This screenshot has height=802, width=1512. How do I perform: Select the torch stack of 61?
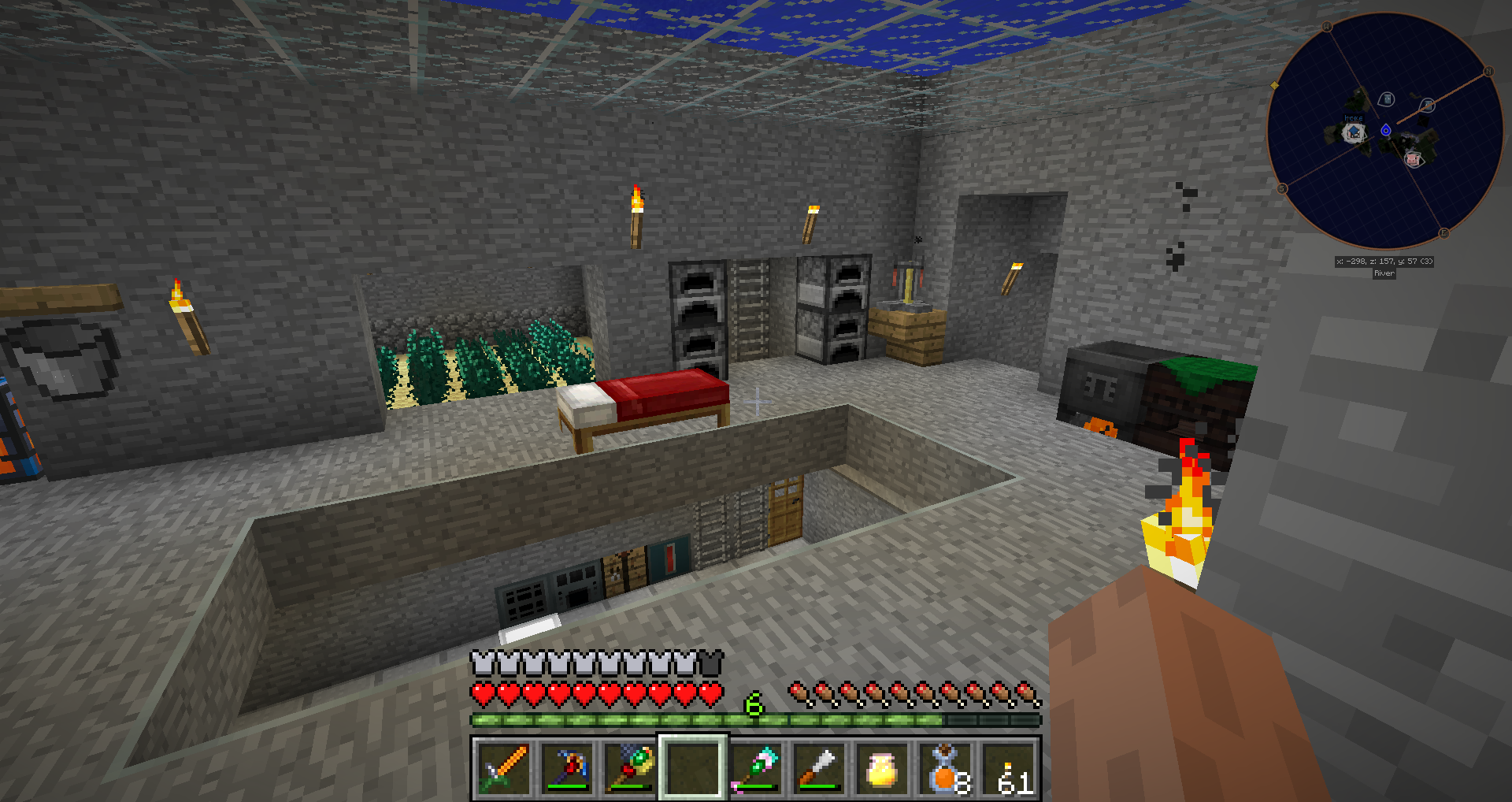coord(1009,768)
